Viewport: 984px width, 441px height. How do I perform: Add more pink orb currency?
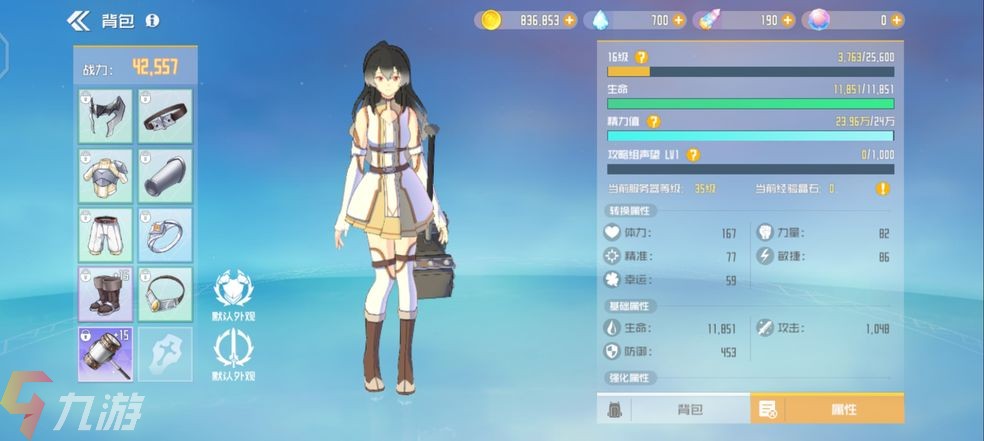[x=897, y=20]
